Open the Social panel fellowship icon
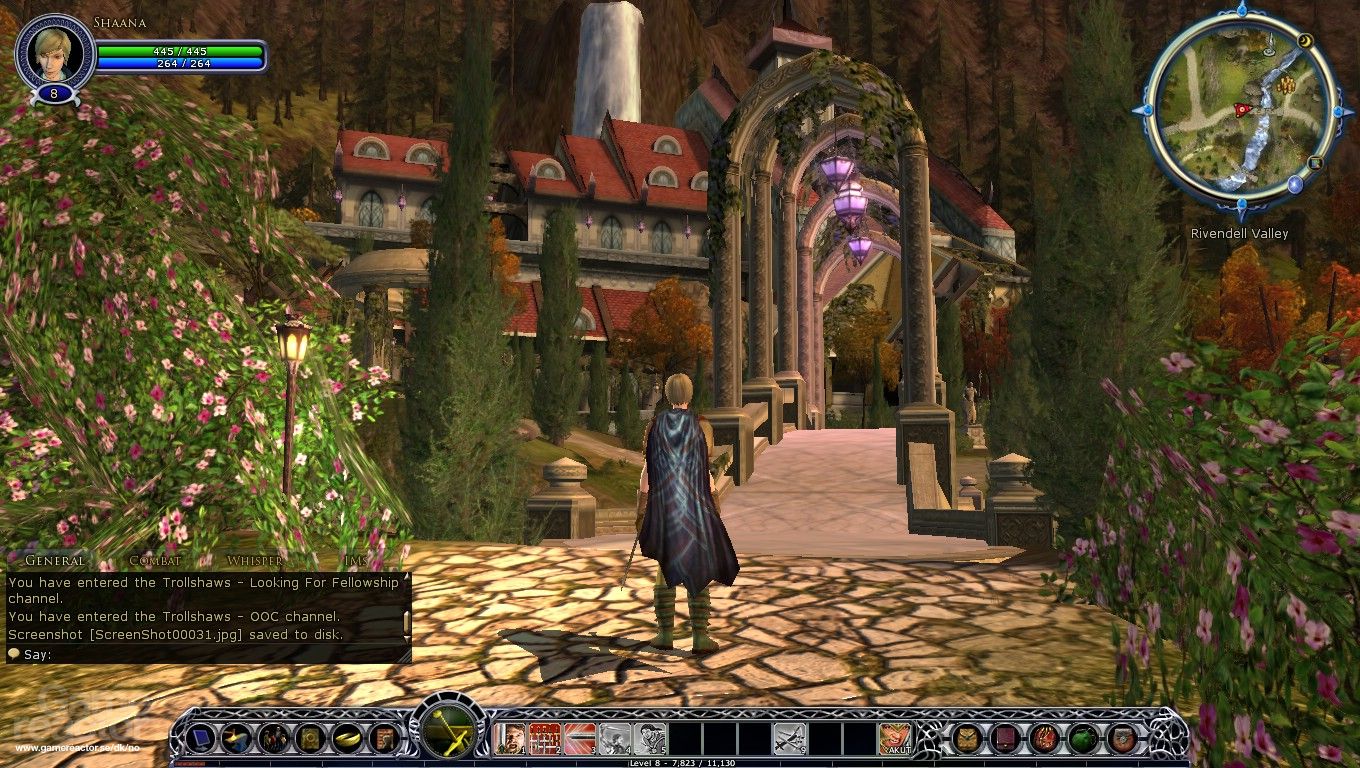The image size is (1360, 768). click(273, 740)
